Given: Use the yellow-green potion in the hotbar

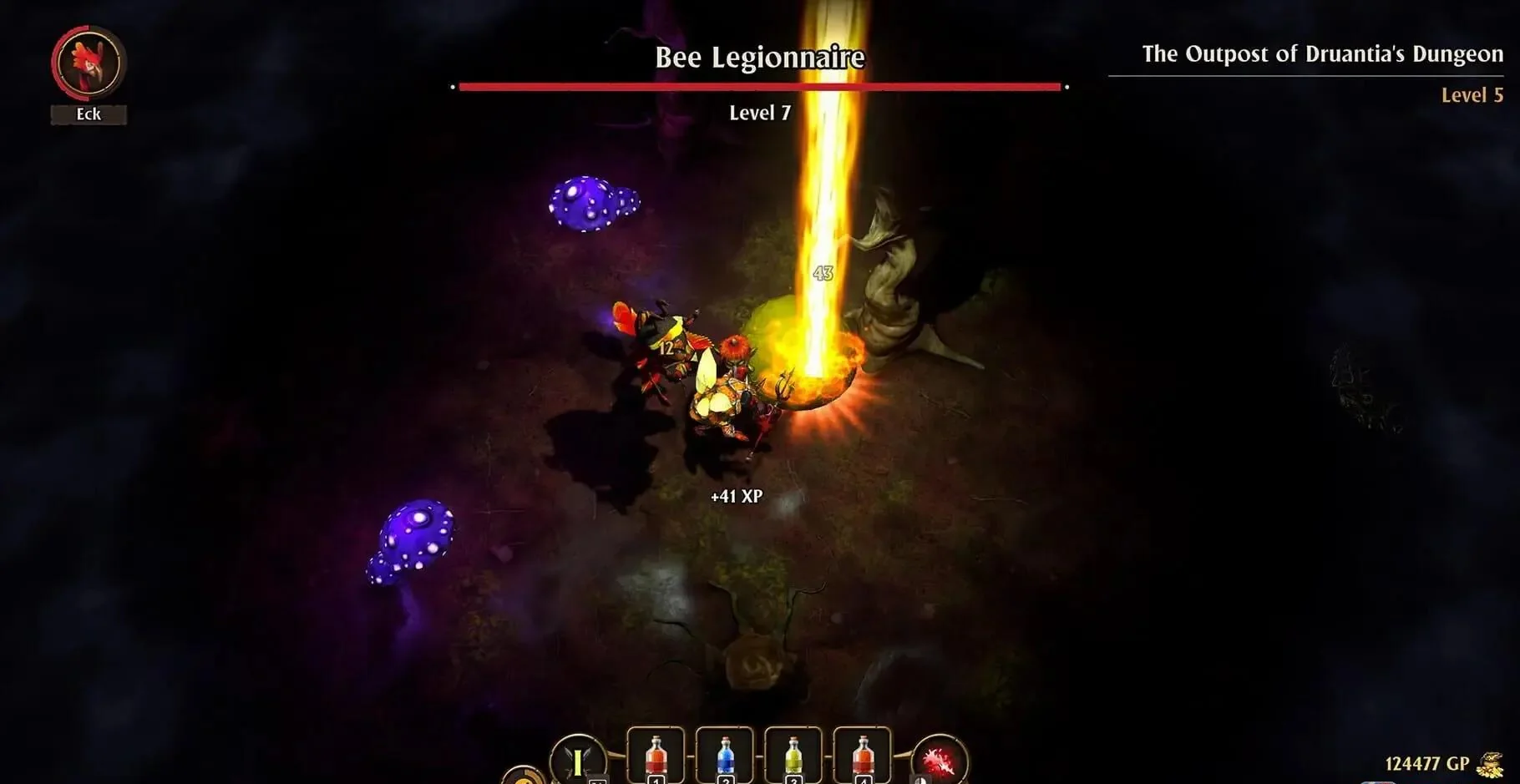Looking at the screenshot, I should pos(793,756).
